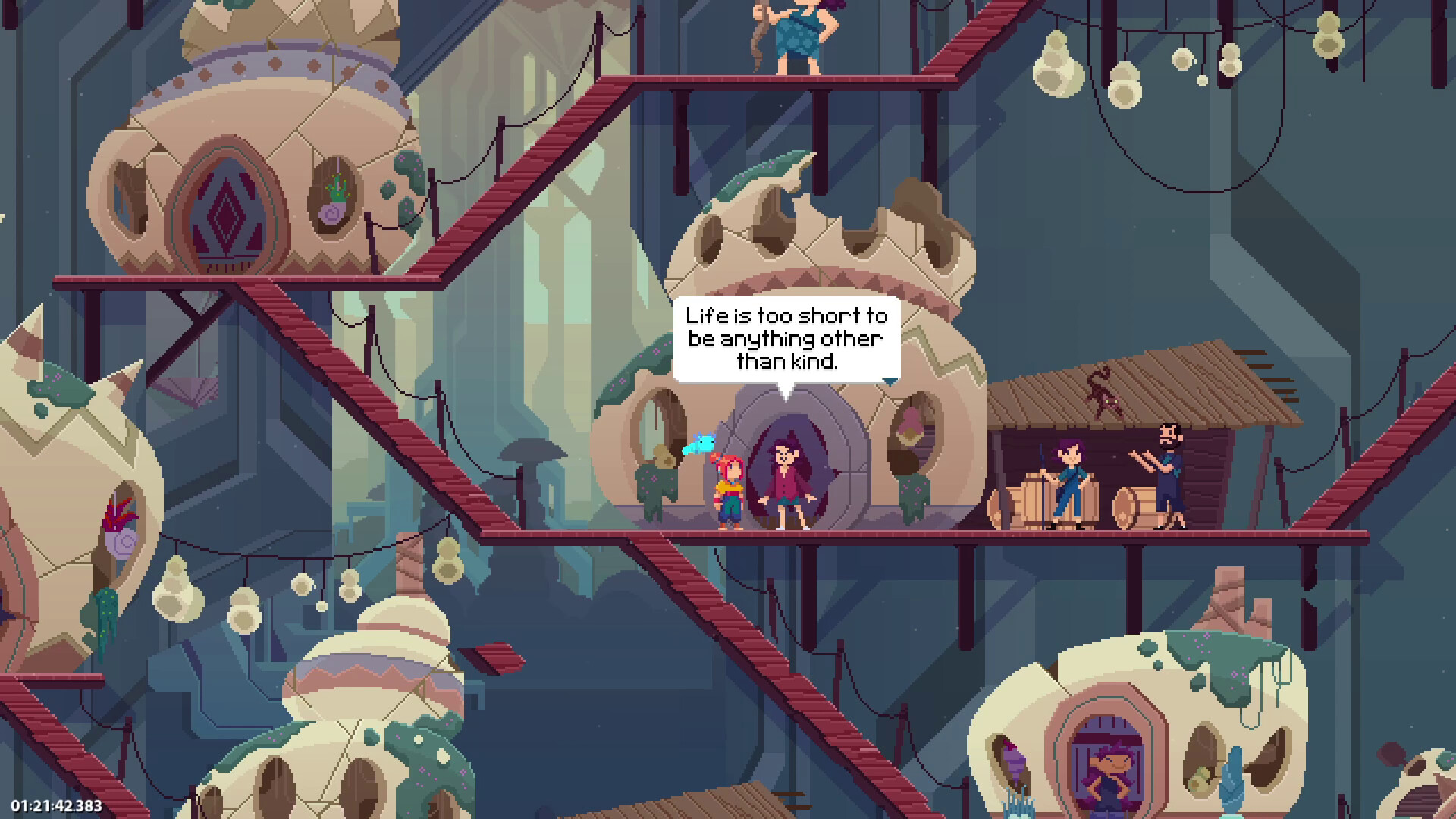
Task: Click the green potted plant in the upper-left hut
Action: 337,187
